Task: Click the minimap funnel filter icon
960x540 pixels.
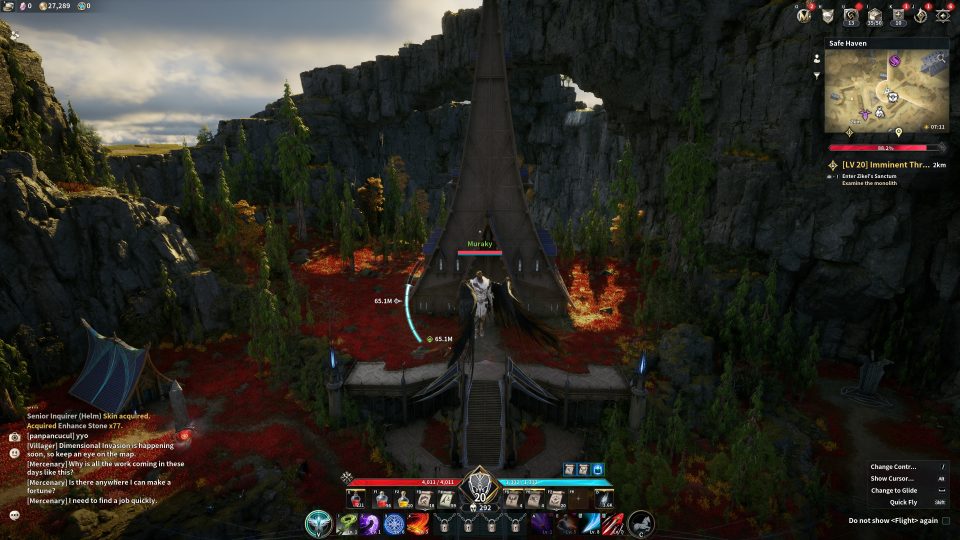Action: (817, 75)
